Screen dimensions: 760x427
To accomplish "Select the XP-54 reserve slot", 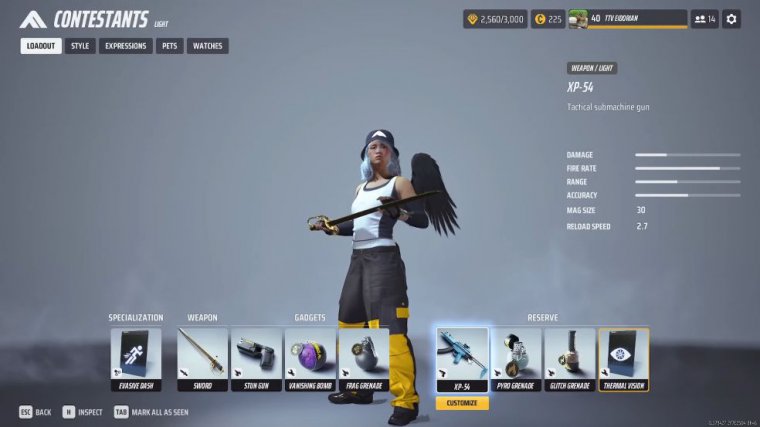I will pyautogui.click(x=462, y=360).
